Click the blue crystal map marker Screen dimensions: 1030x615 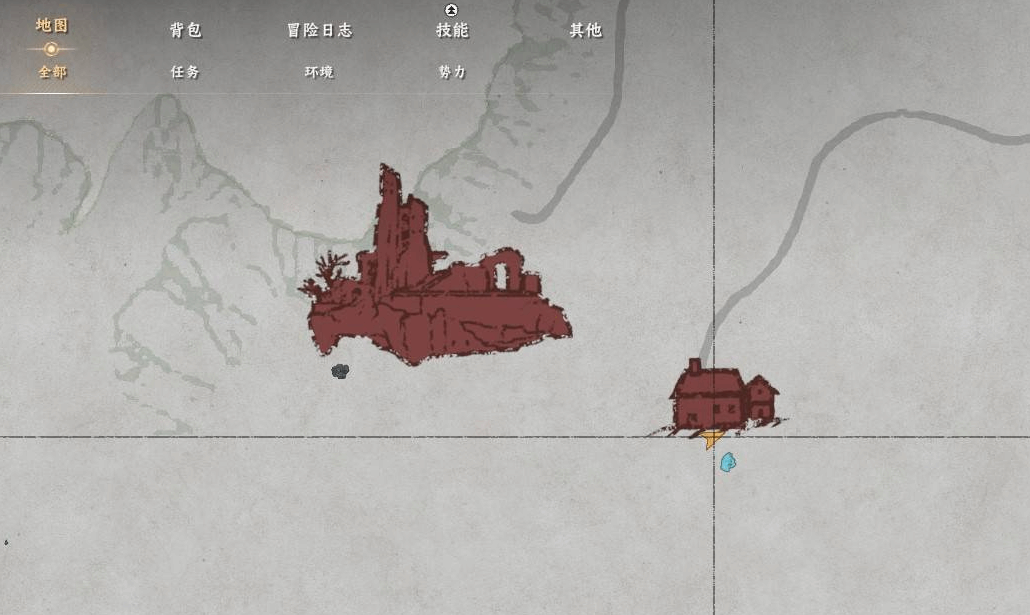click(x=727, y=462)
